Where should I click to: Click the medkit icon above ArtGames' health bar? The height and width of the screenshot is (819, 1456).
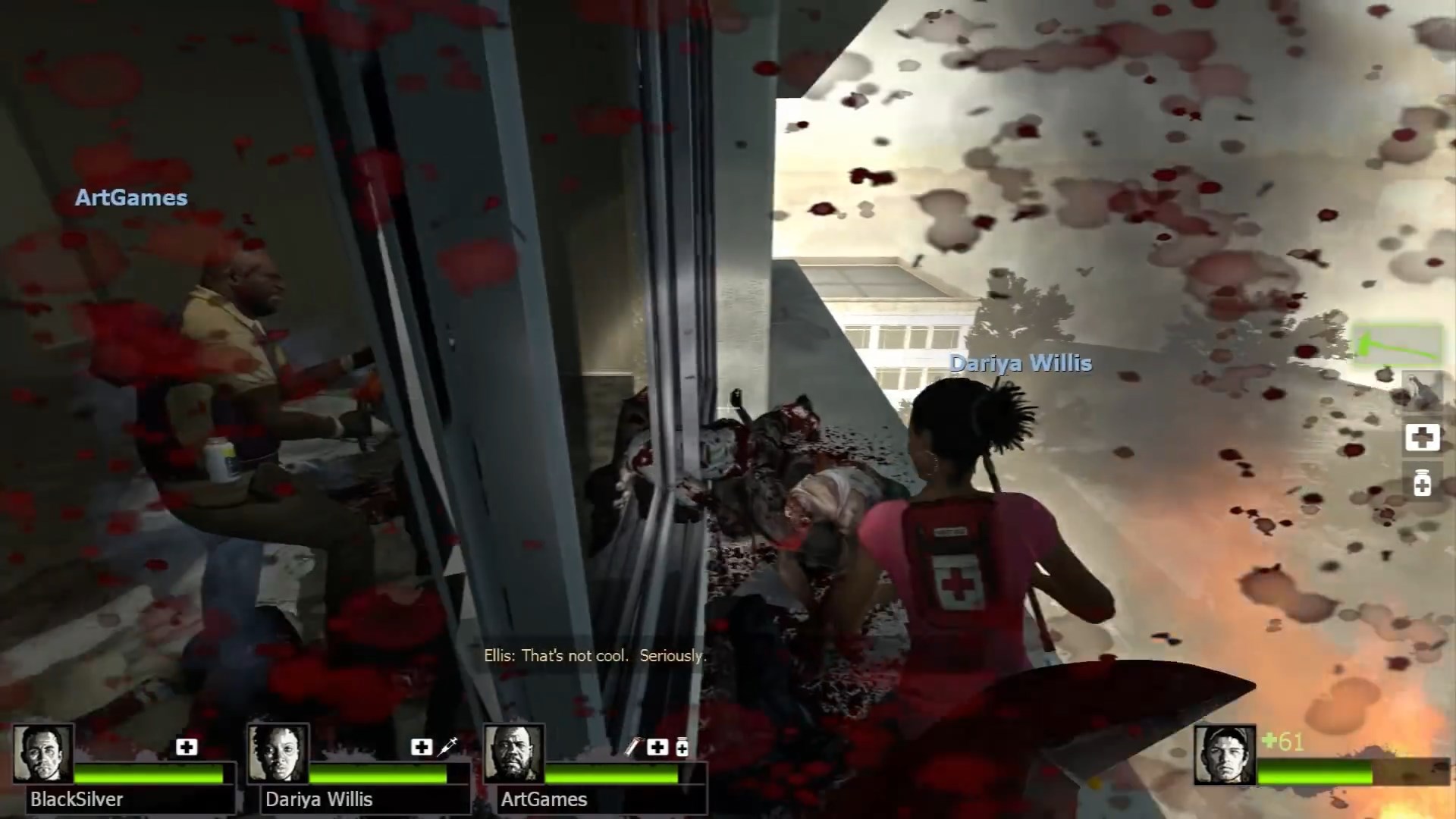pos(657,748)
